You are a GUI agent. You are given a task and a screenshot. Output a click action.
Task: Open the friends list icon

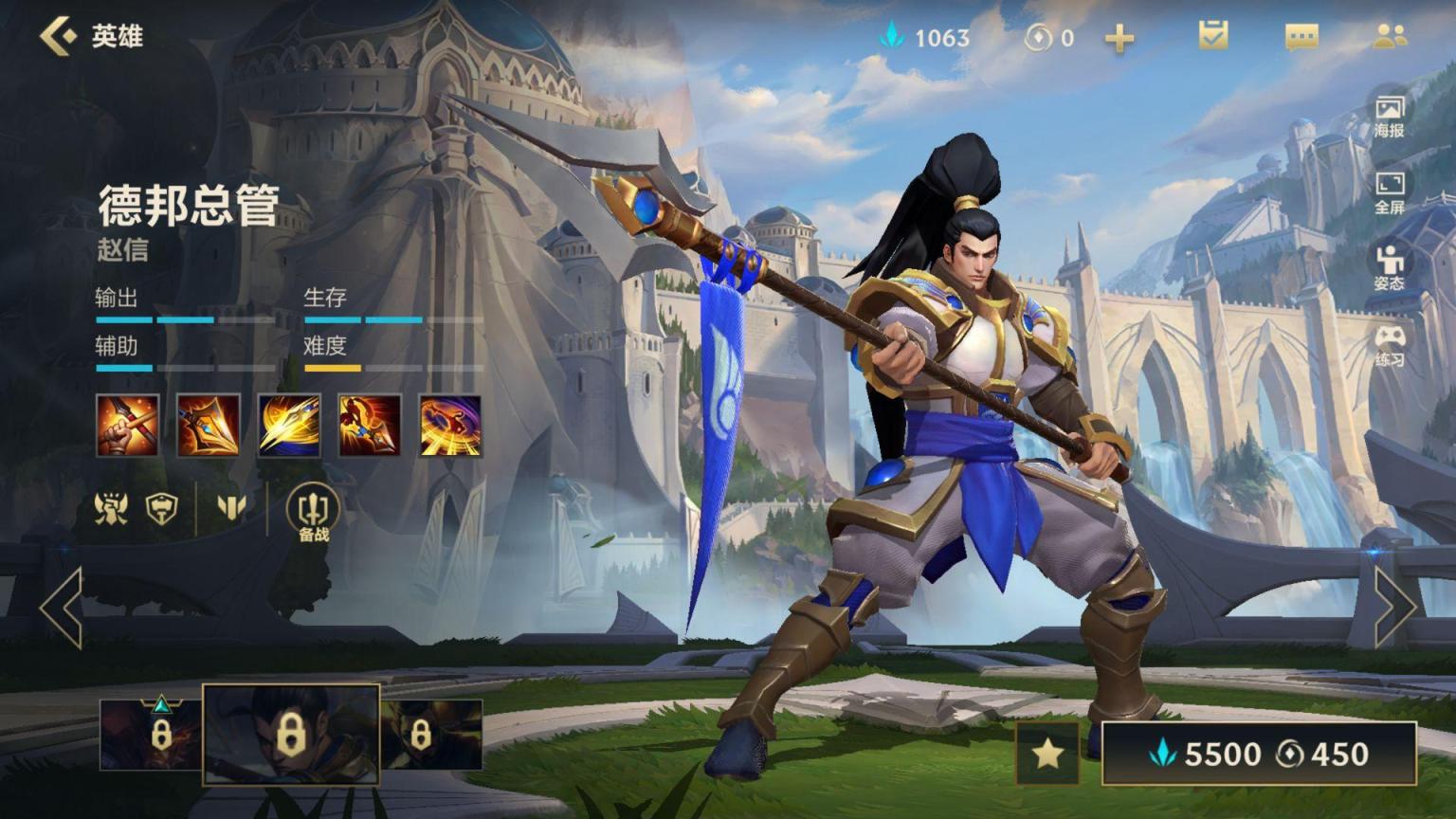pos(1390,36)
